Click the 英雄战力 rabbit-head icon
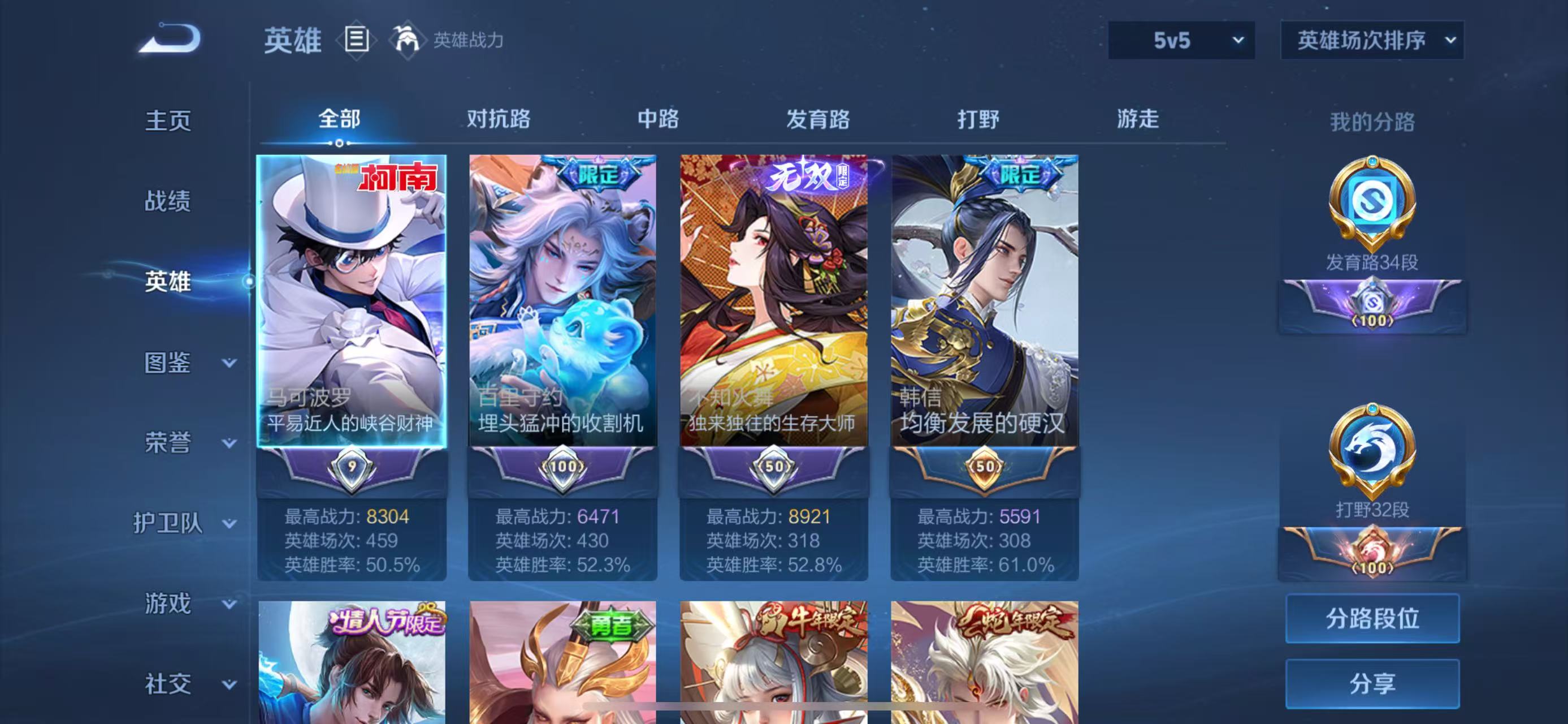This screenshot has width=1568, height=724. pyautogui.click(x=406, y=41)
